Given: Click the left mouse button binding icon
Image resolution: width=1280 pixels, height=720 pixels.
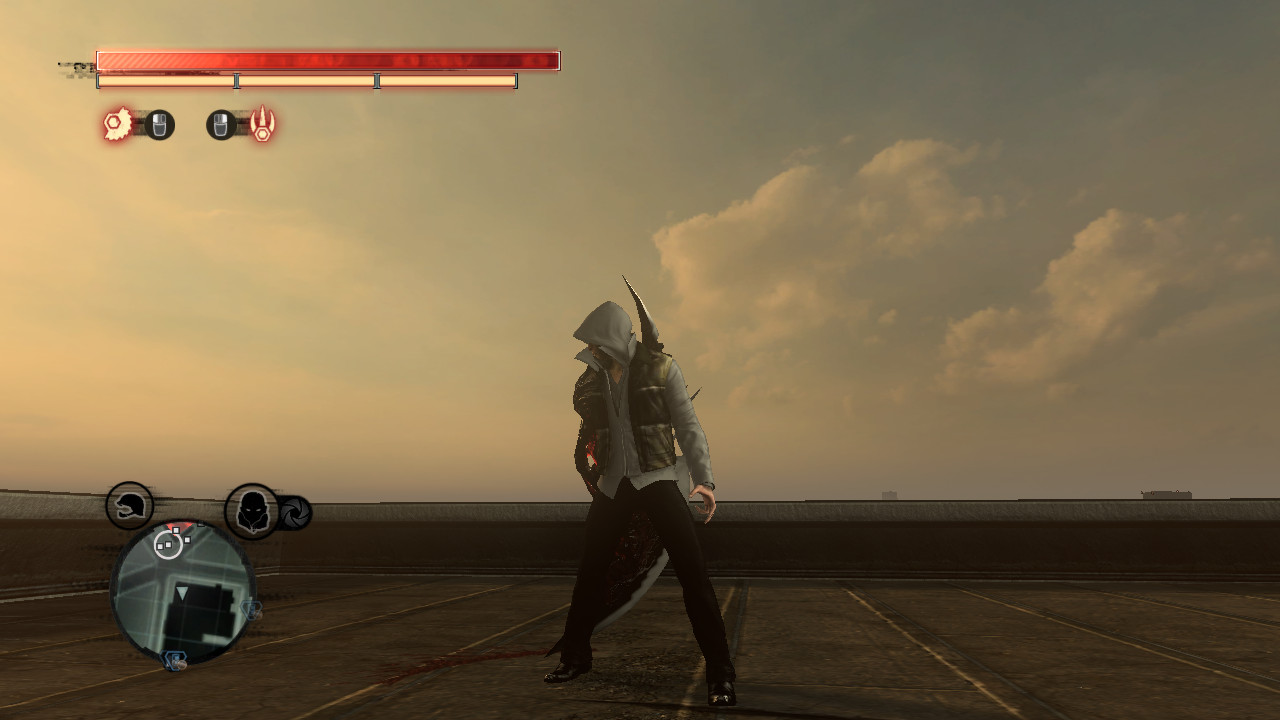Looking at the screenshot, I should [160, 125].
